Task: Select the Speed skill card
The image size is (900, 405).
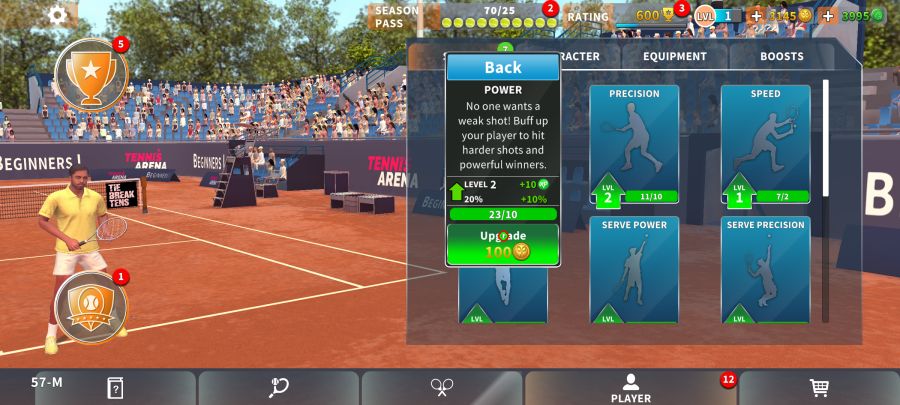Action: (765, 144)
